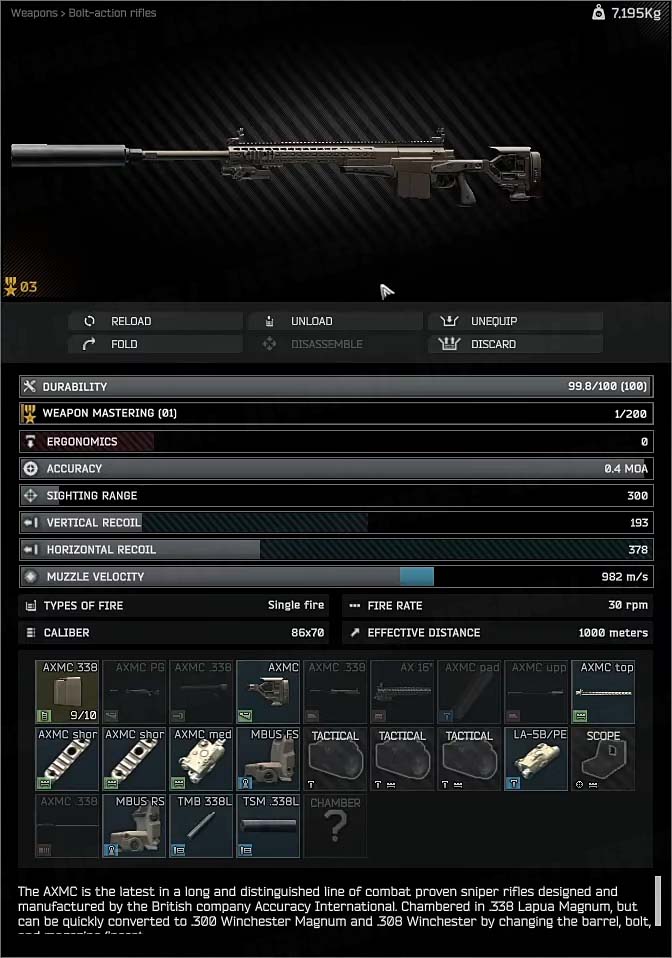Select the AXMC .338 magazine slot (9/10)
Image resolution: width=672 pixels, height=958 pixels.
point(67,692)
